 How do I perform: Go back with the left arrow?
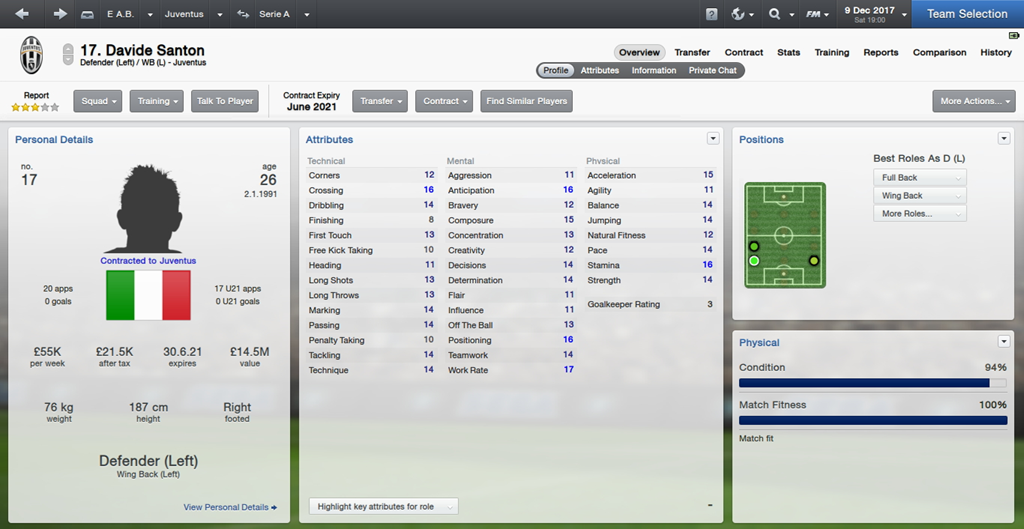point(22,14)
